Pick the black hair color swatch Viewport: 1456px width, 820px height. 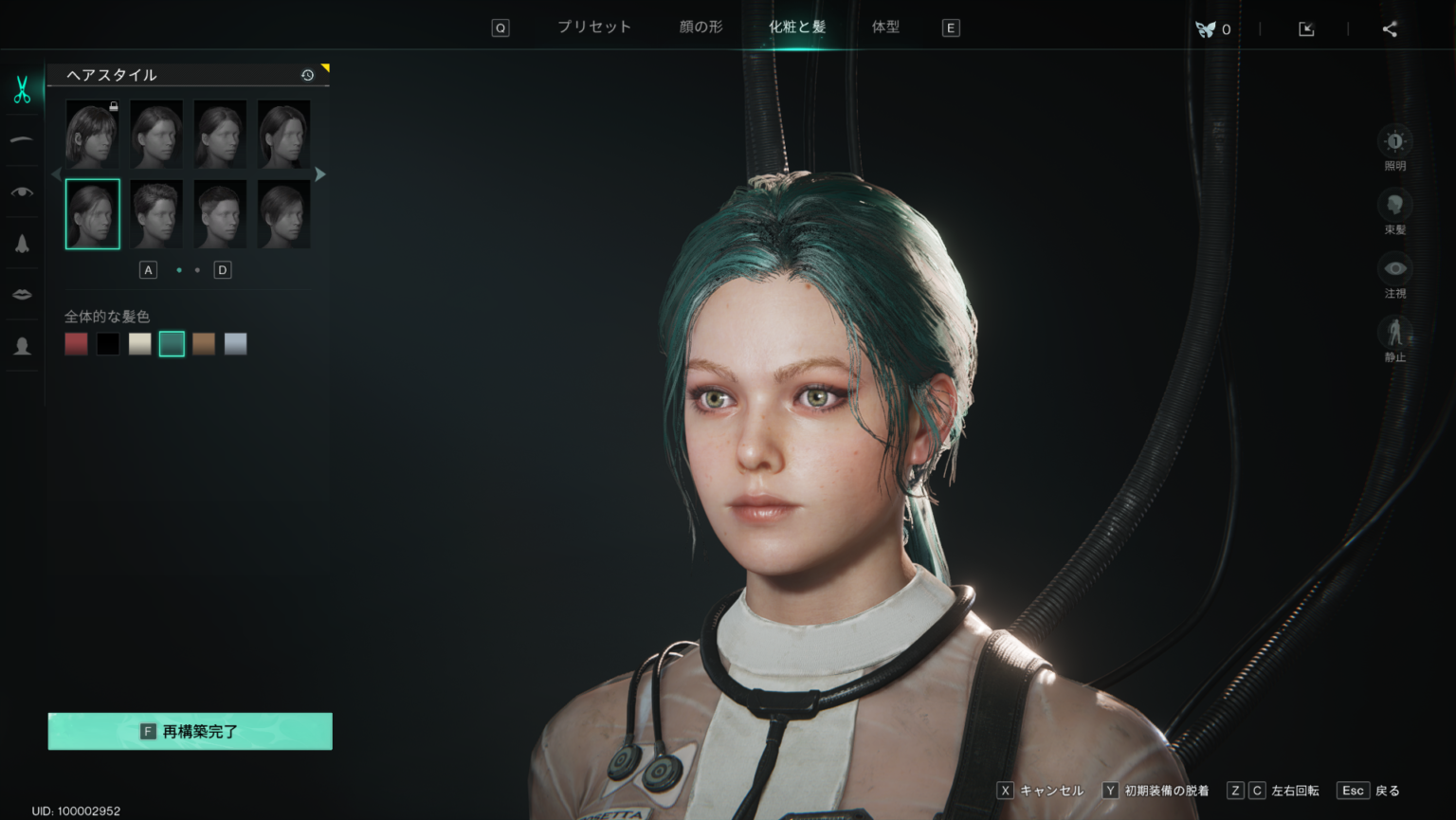point(108,343)
